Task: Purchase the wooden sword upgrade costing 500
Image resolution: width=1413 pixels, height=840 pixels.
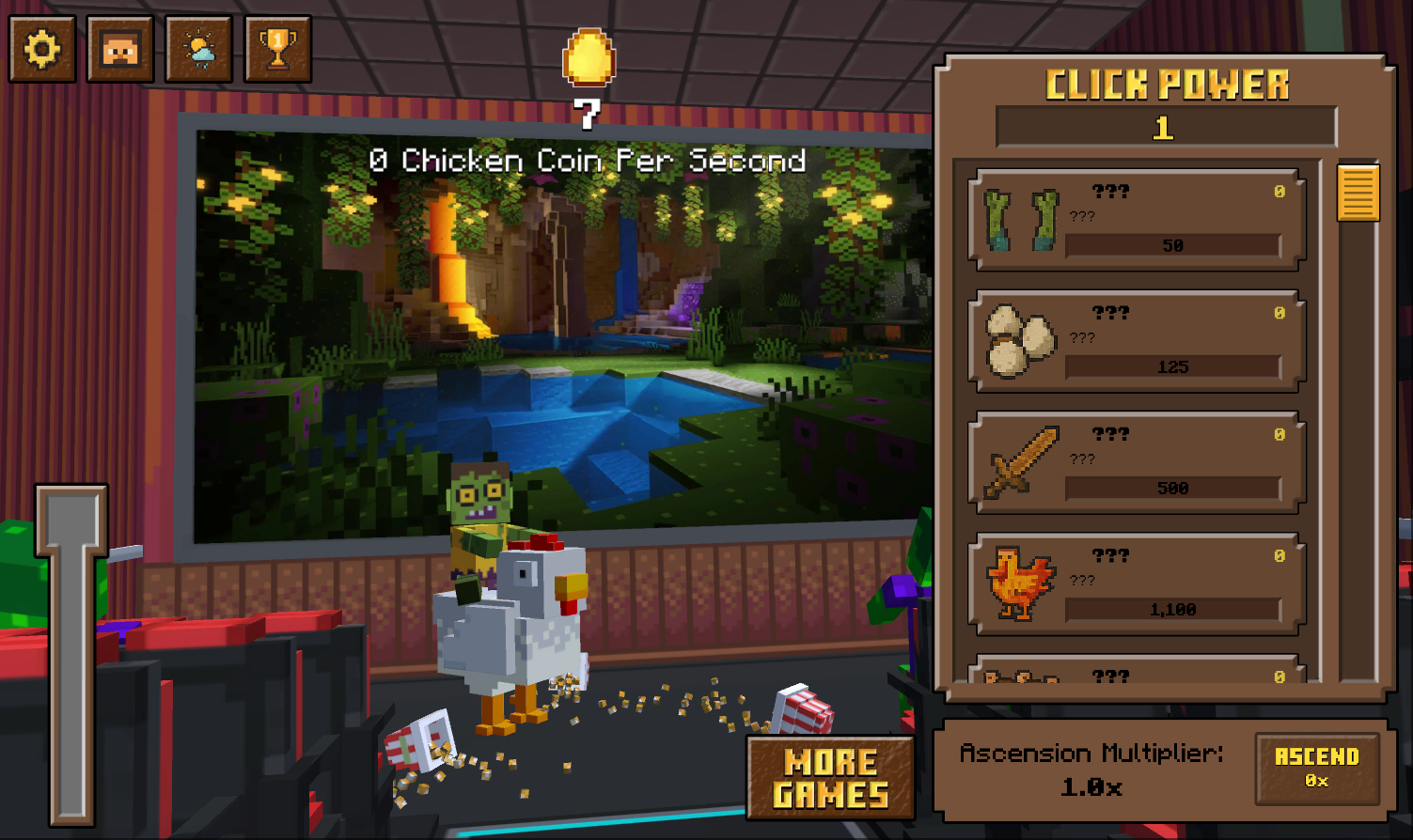Action: [x=1138, y=462]
